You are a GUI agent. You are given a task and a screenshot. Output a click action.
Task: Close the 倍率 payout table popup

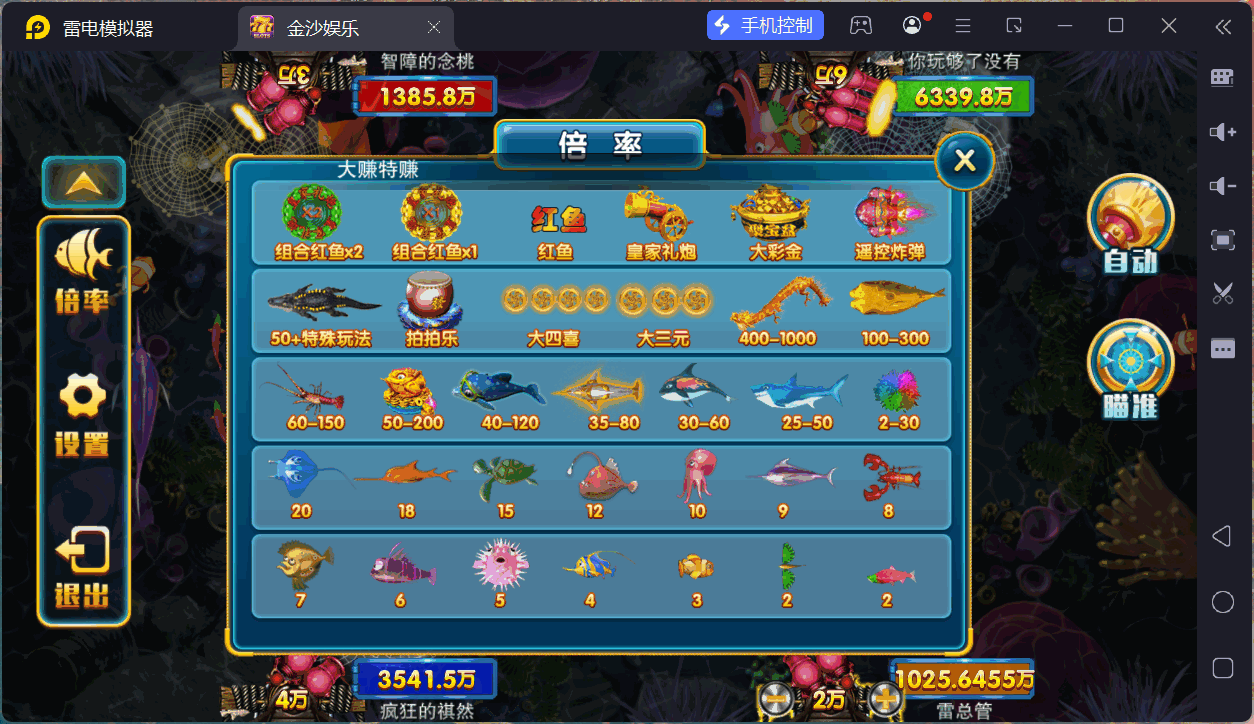(964, 161)
